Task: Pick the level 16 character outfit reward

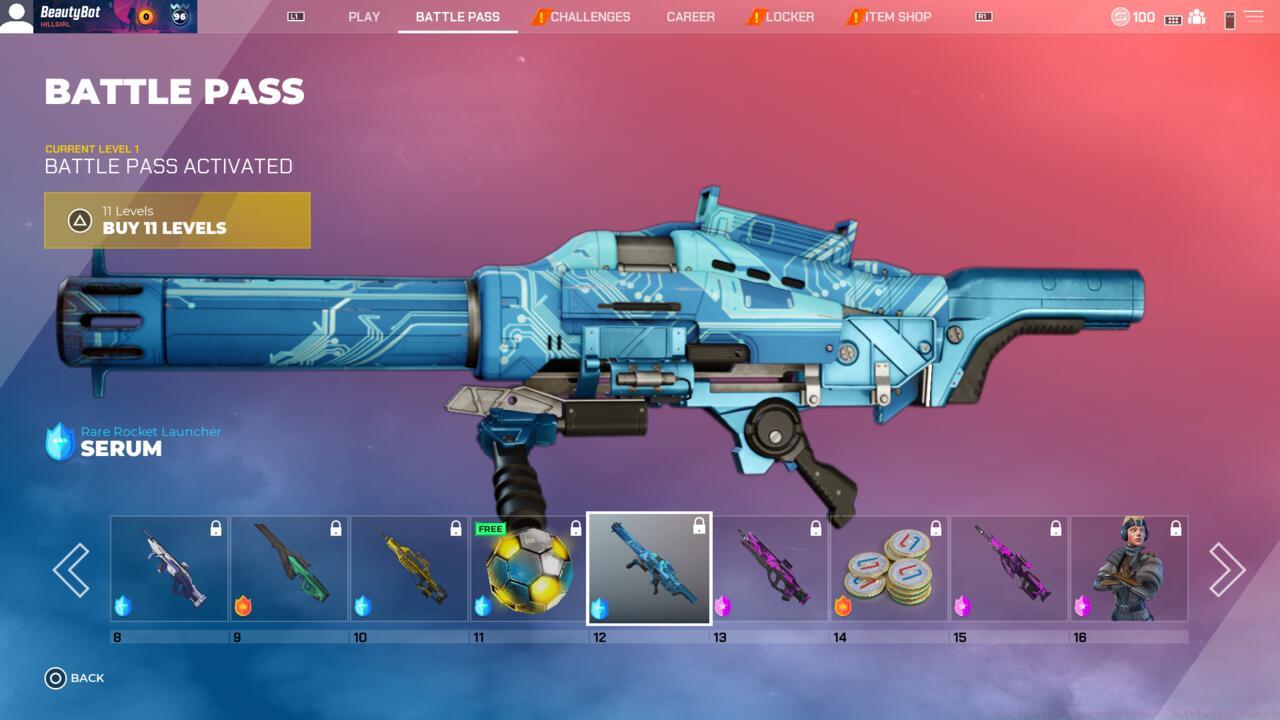Action: point(1129,569)
